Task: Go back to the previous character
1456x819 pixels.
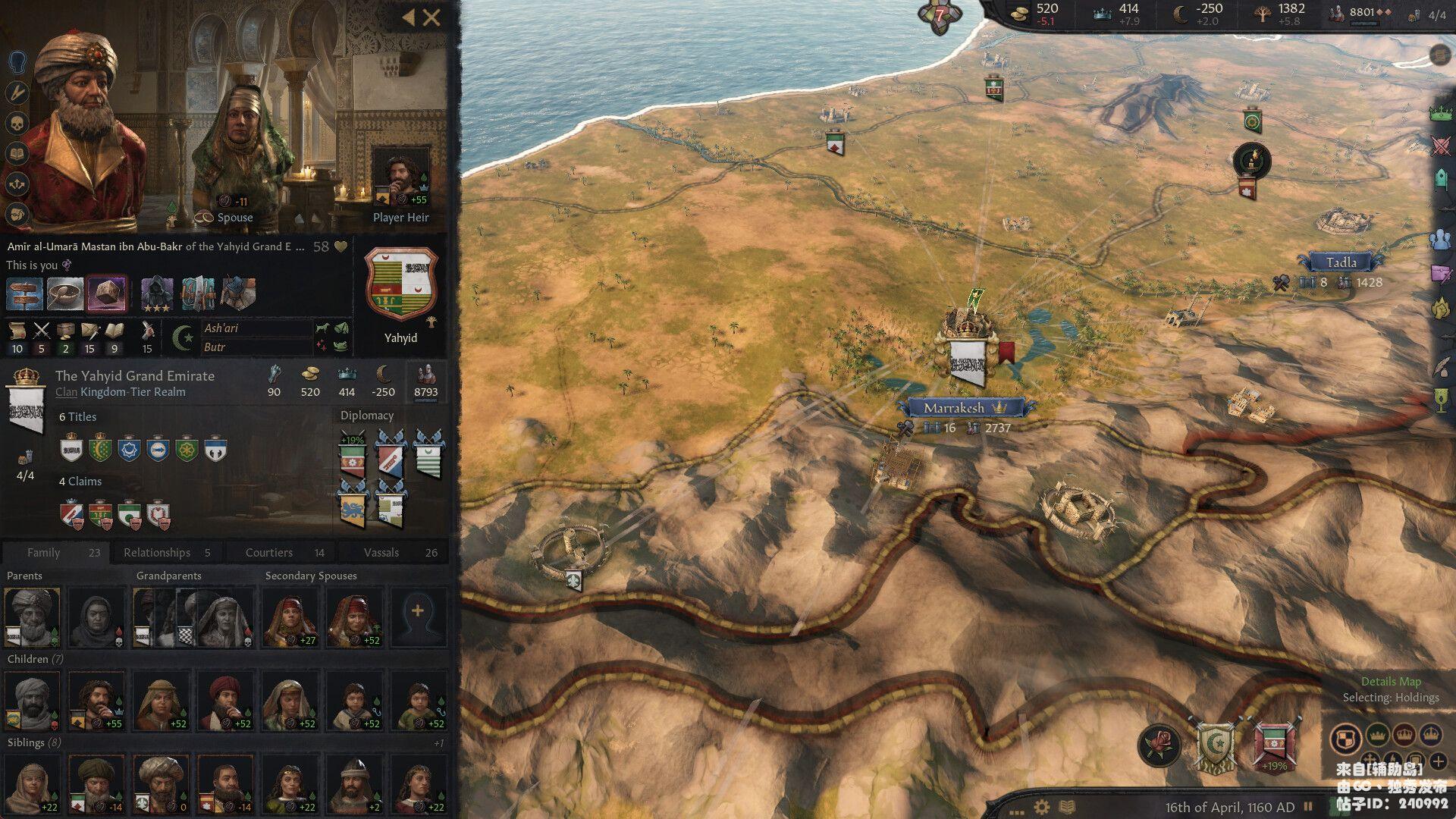Action: (408, 17)
